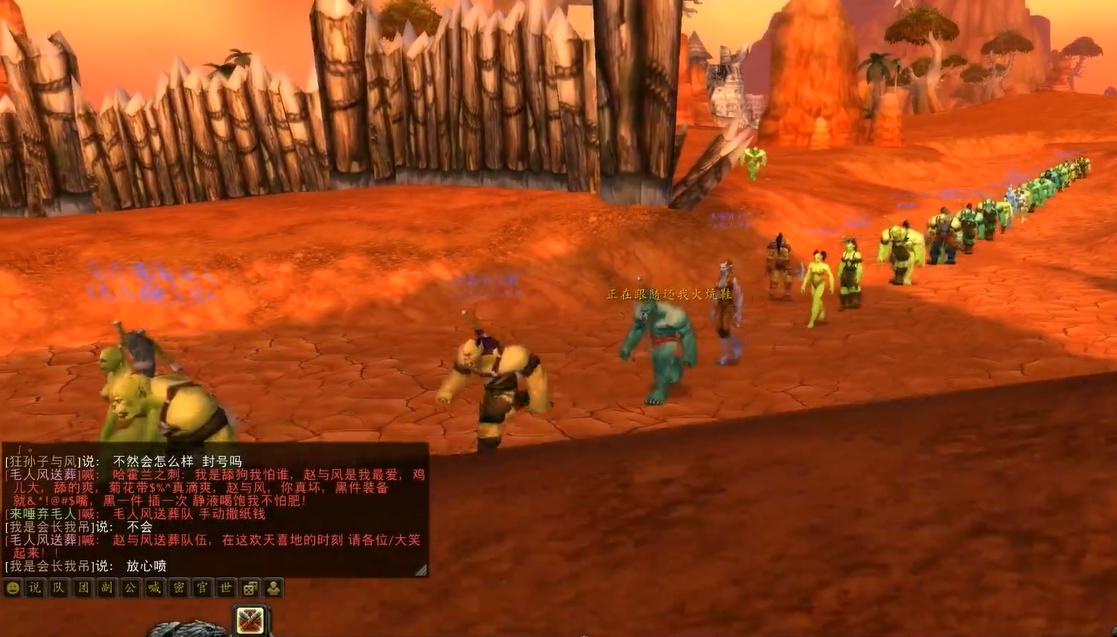Open the smiley emote button in chat bar

(x=13, y=588)
